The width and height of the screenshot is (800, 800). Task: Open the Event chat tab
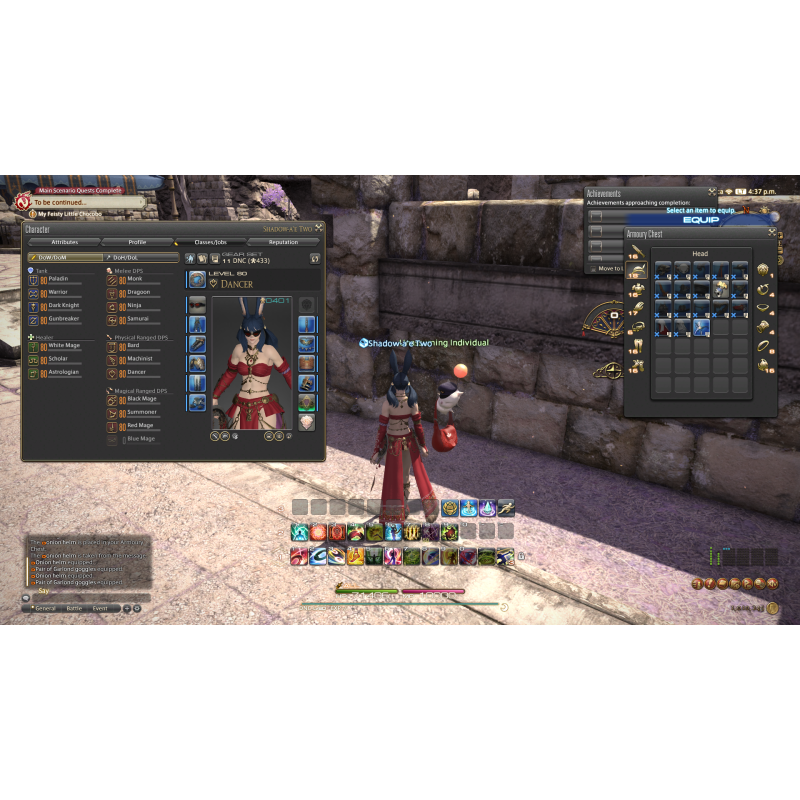[101, 608]
